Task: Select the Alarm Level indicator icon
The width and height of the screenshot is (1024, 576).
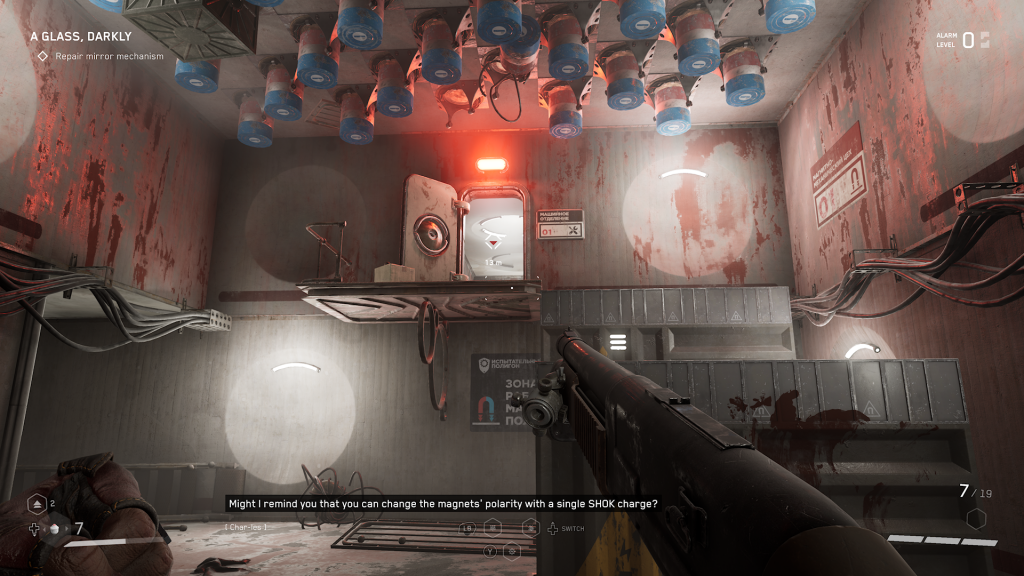Action: pyautogui.click(x=984, y=40)
